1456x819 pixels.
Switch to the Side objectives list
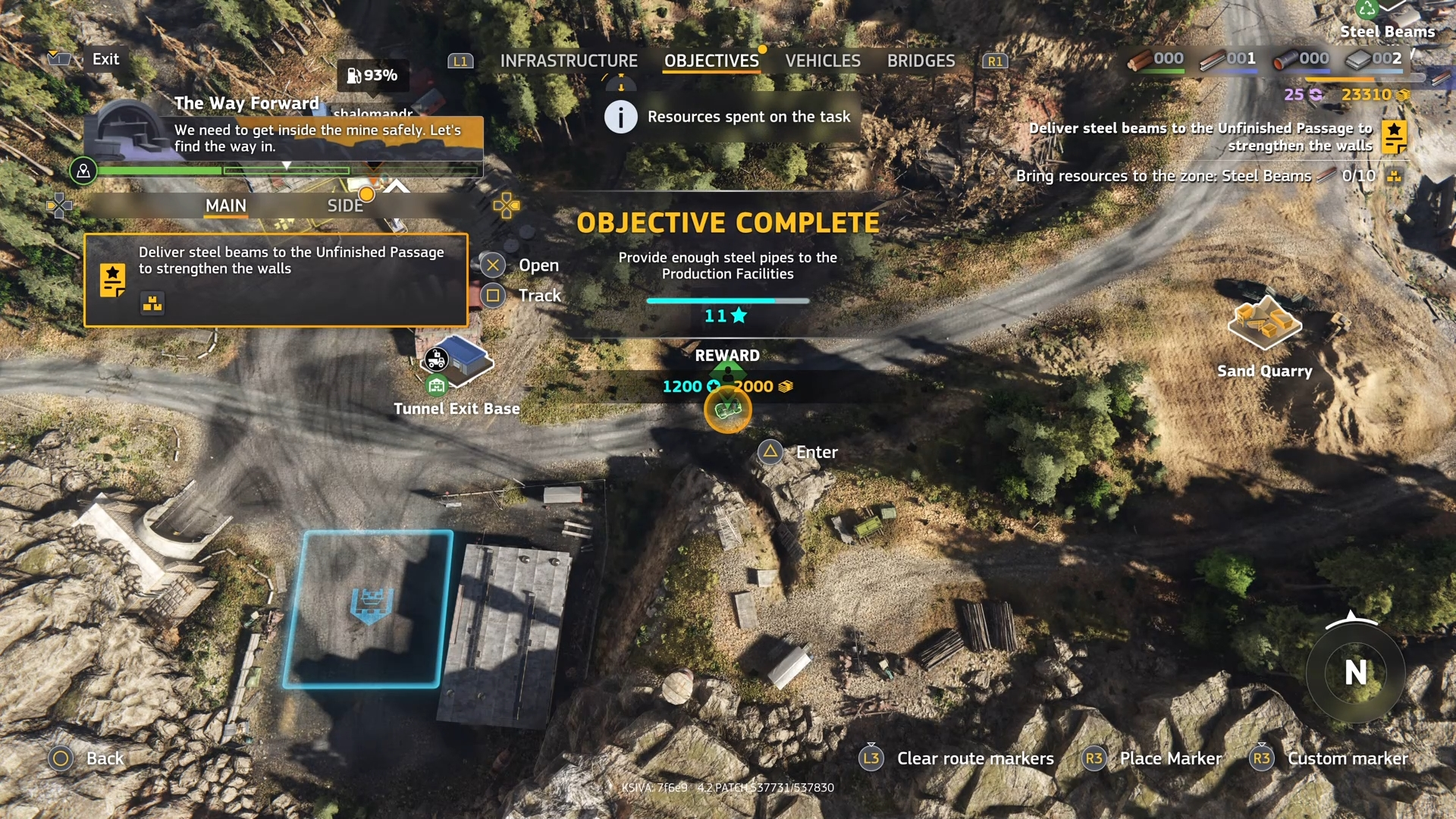click(345, 206)
